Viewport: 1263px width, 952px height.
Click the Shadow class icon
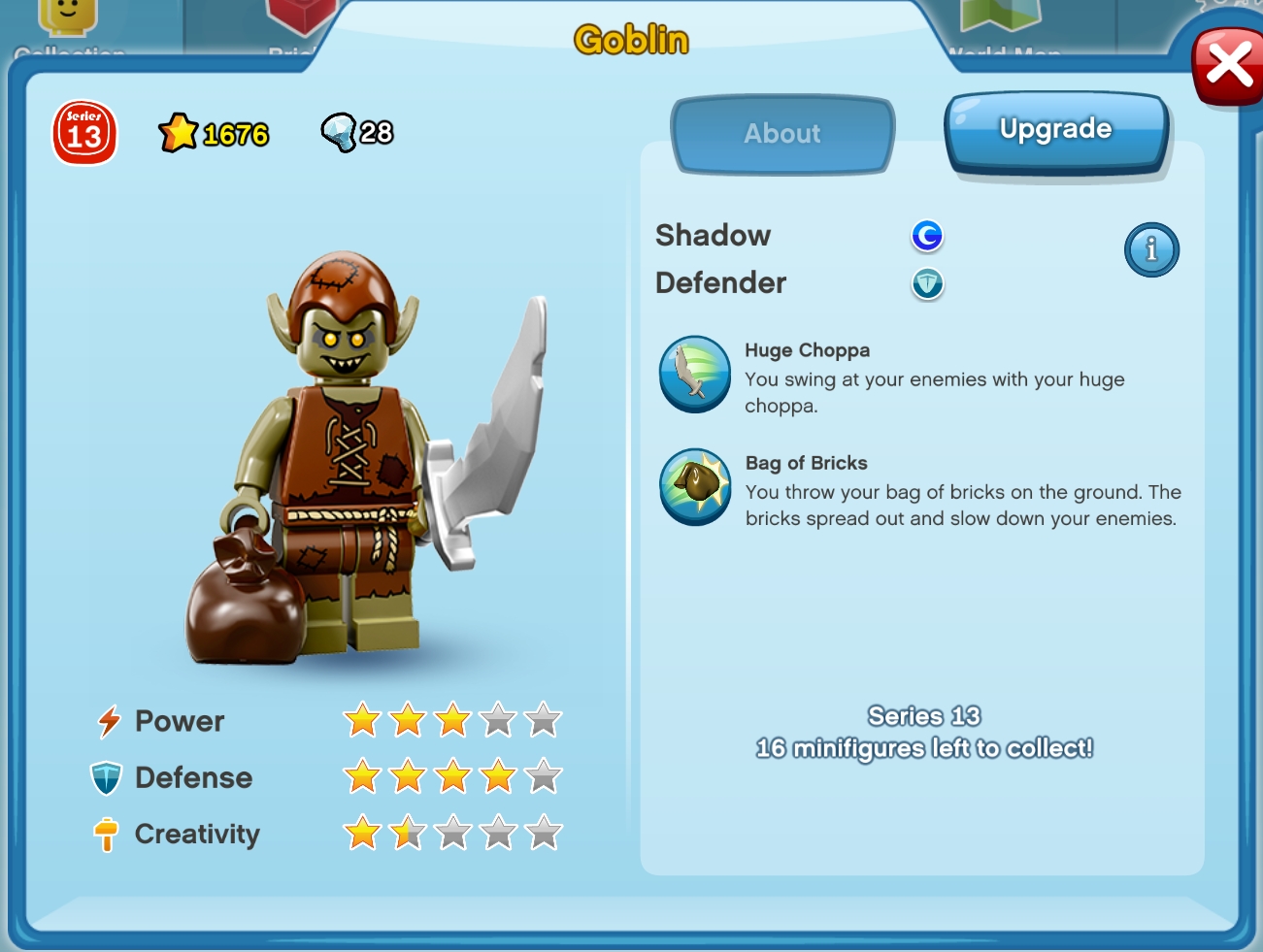point(927,235)
